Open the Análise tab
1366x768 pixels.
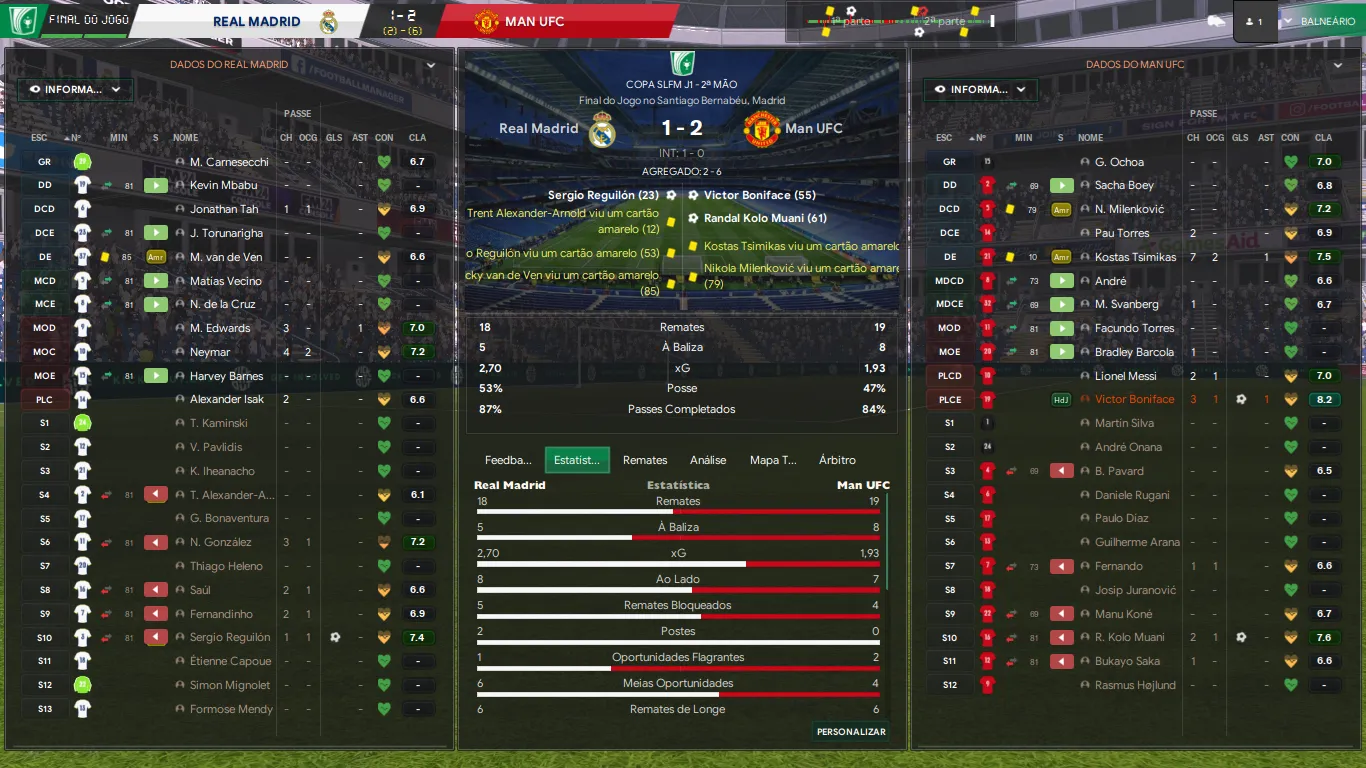(x=708, y=460)
